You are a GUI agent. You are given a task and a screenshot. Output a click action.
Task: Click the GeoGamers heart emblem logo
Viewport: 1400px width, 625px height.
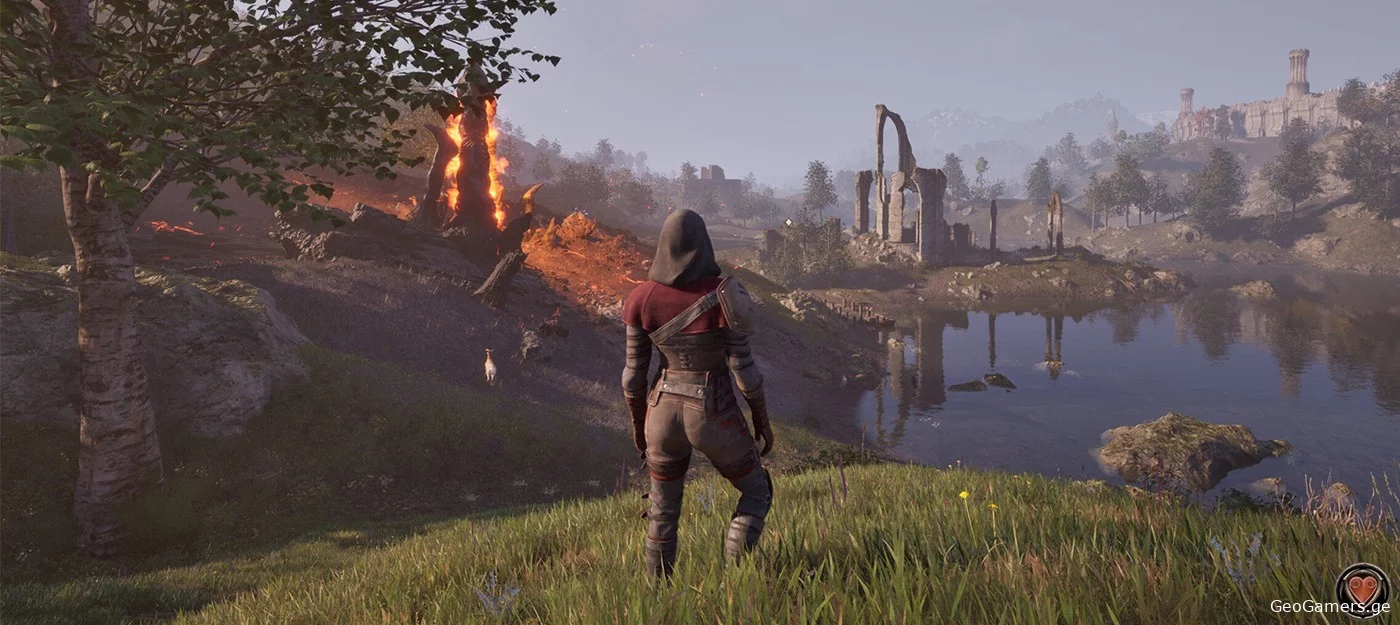coord(1362,587)
